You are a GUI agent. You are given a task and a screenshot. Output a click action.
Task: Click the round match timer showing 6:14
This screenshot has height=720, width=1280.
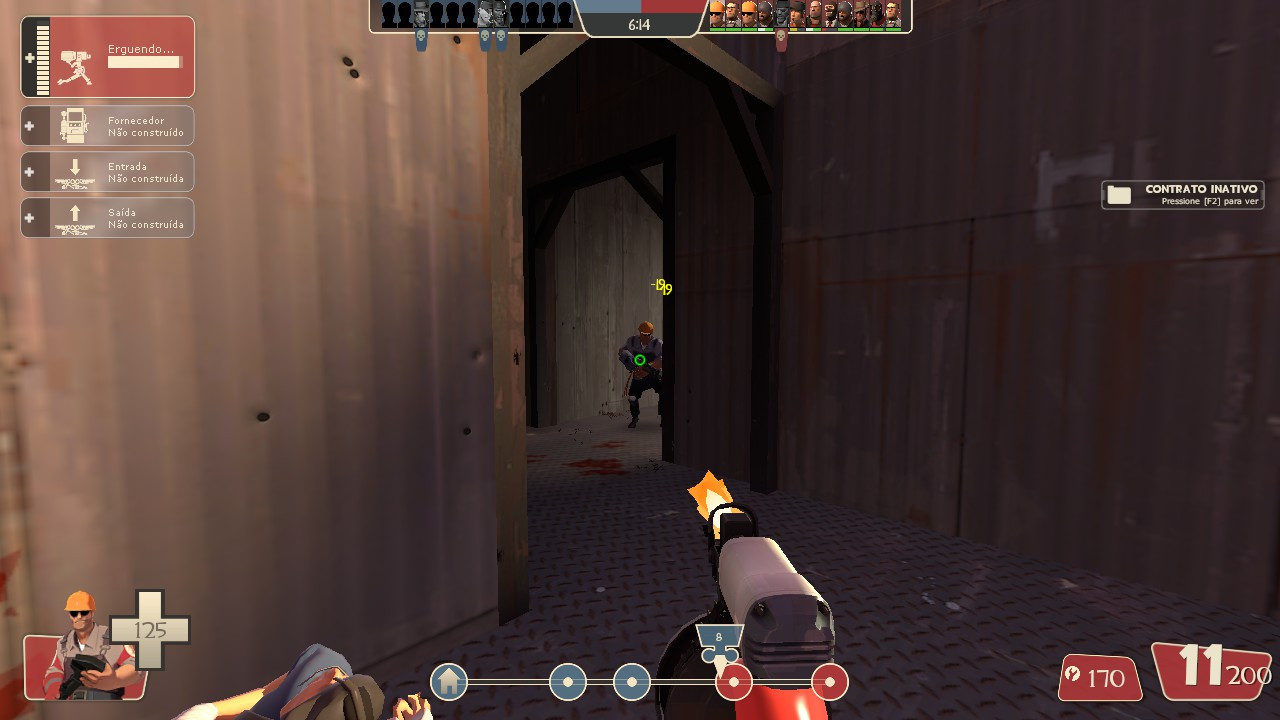640,24
